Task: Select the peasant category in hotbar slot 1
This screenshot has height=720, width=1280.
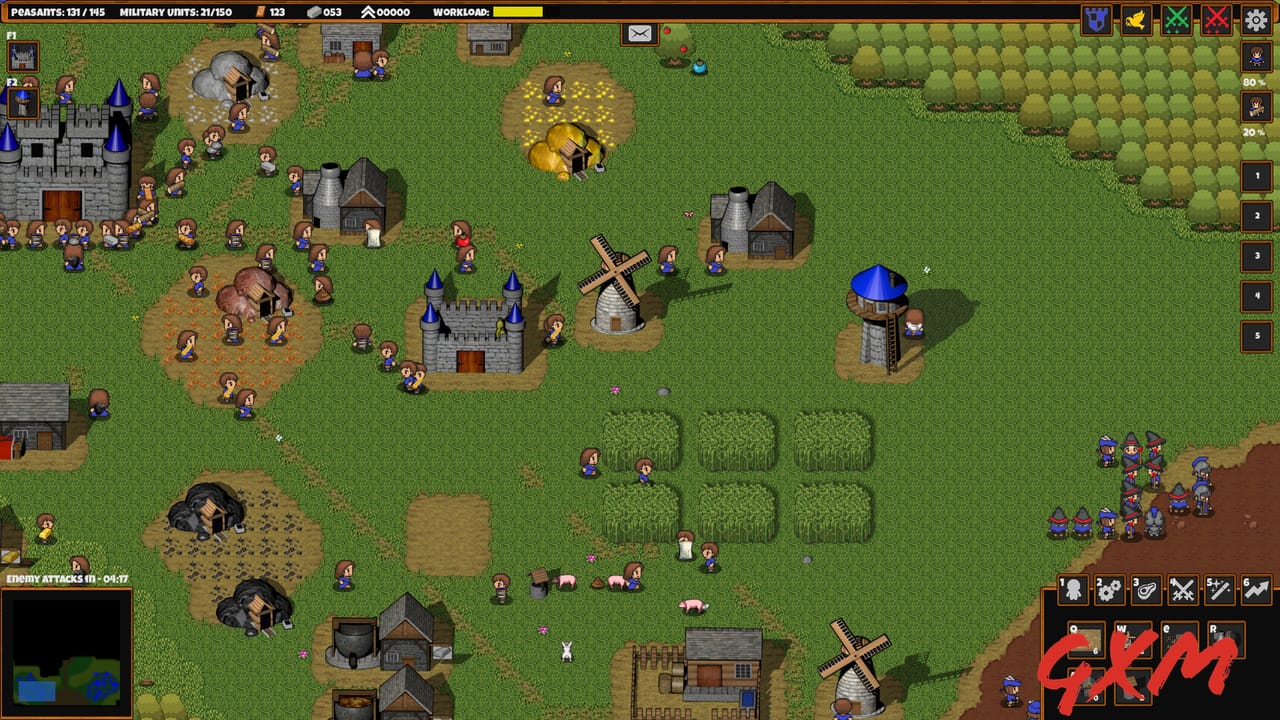Action: pos(1072,590)
